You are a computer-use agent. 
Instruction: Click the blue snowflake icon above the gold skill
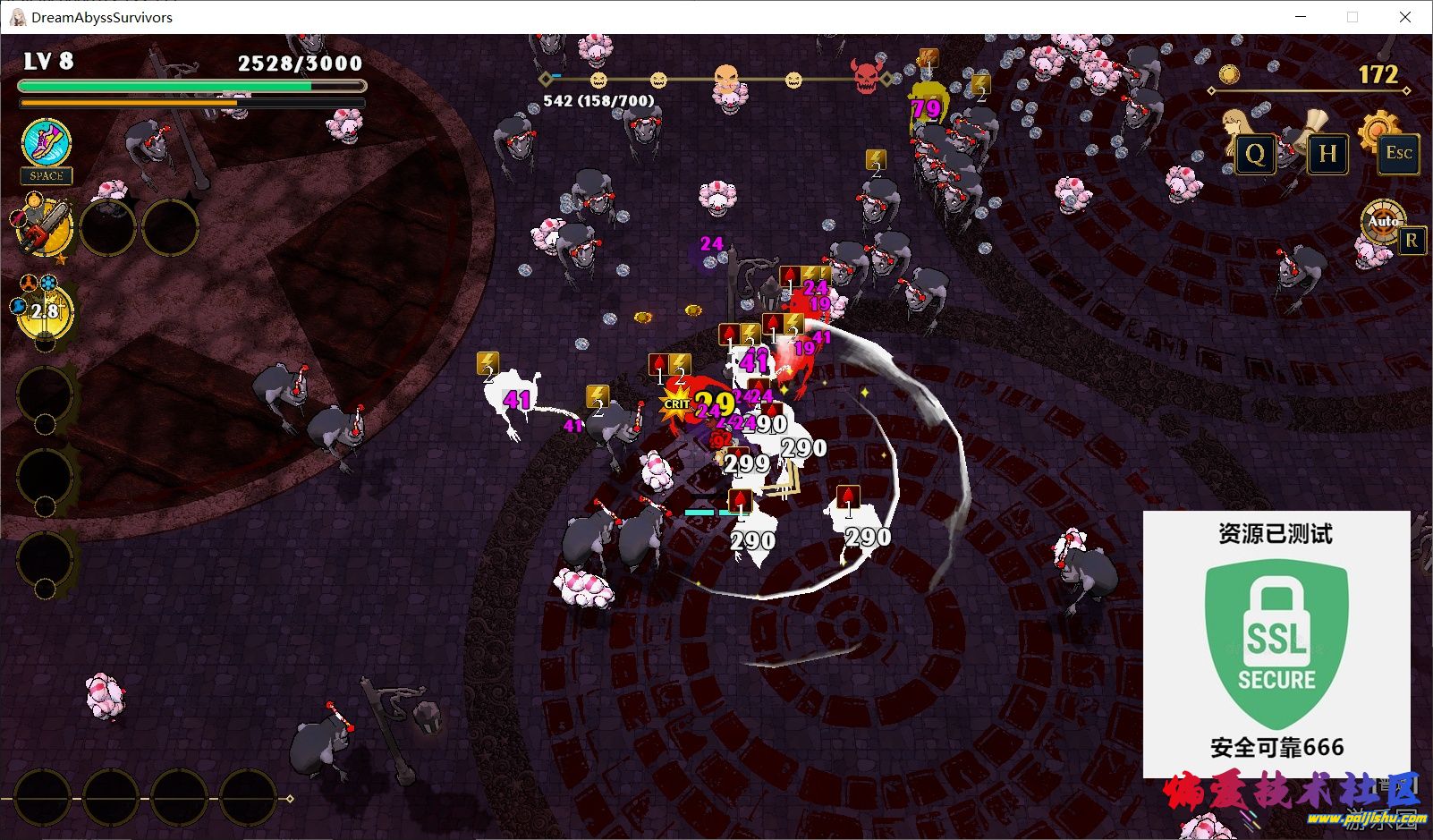[x=47, y=282]
